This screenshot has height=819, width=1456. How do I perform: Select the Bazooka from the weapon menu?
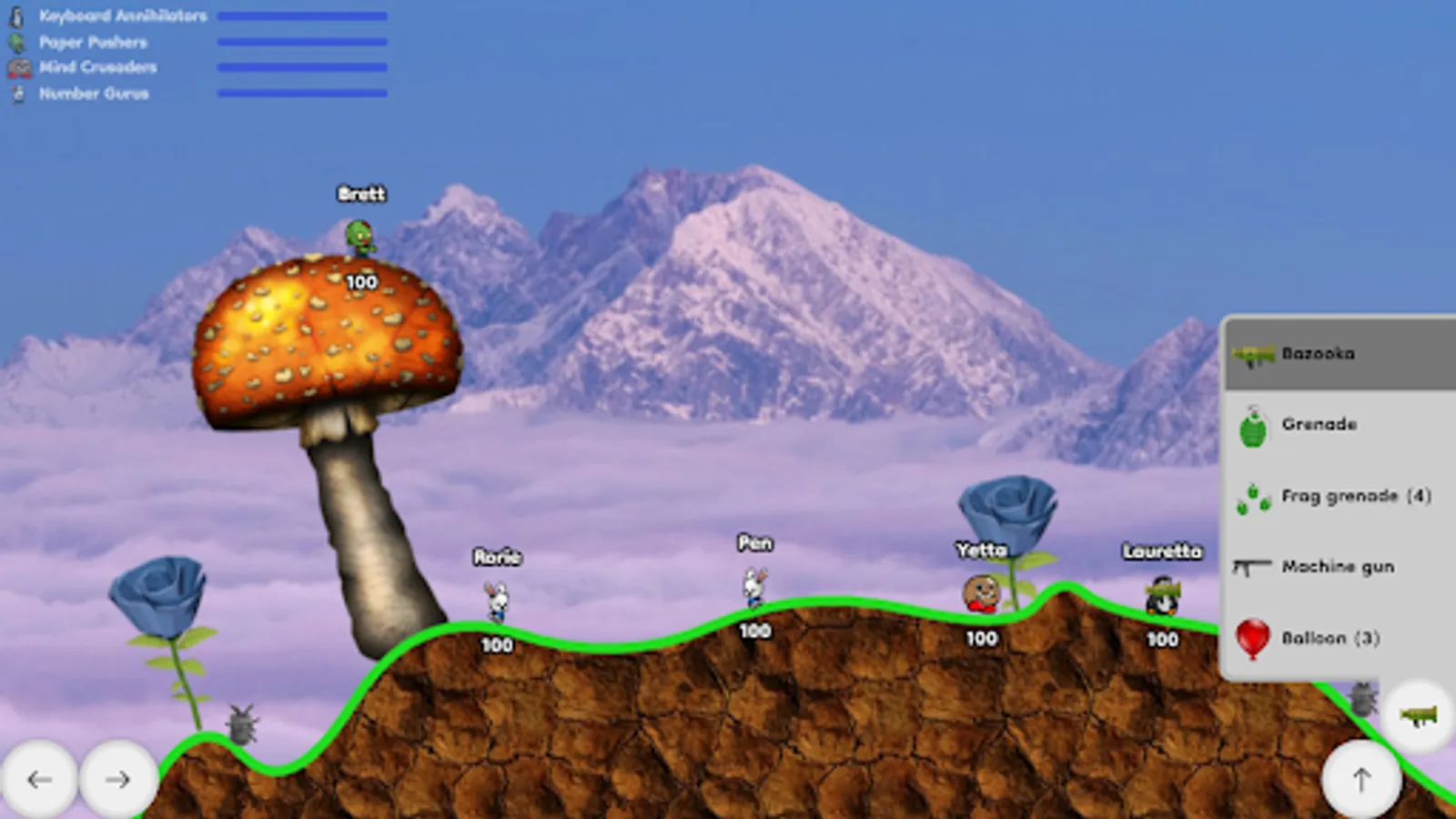coord(1319,355)
